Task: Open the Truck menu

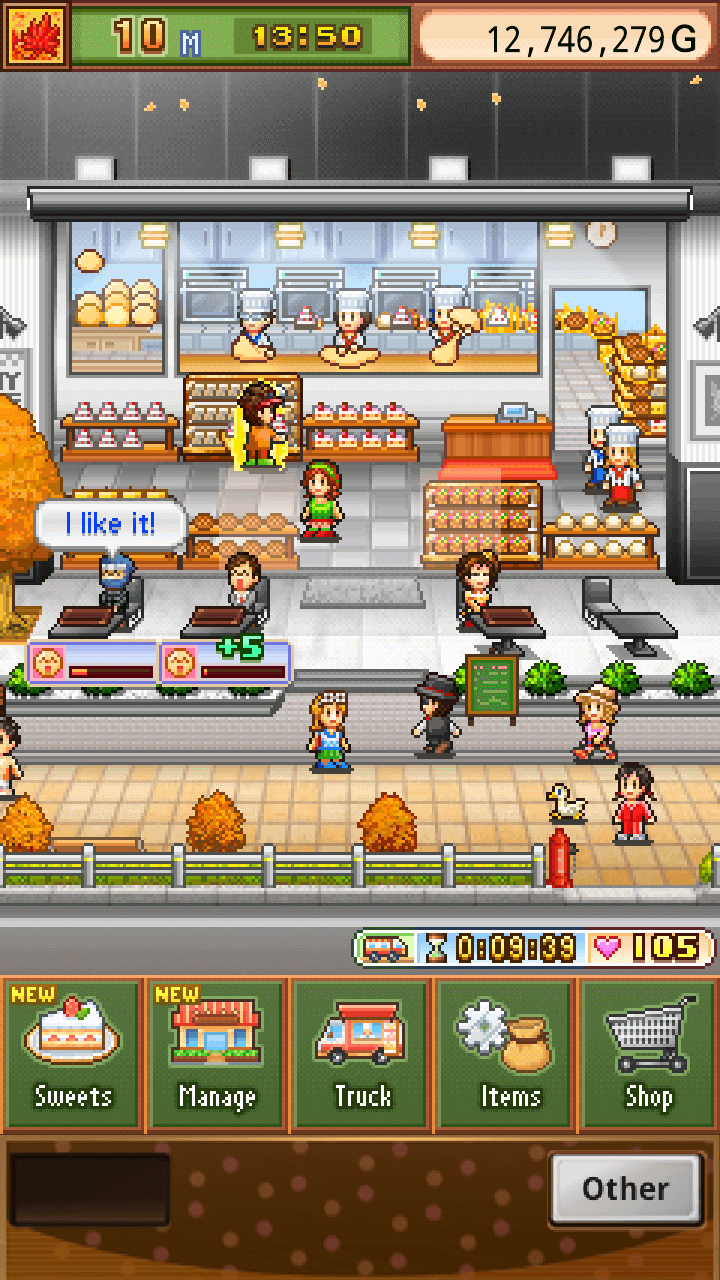Action: pyautogui.click(x=361, y=1054)
